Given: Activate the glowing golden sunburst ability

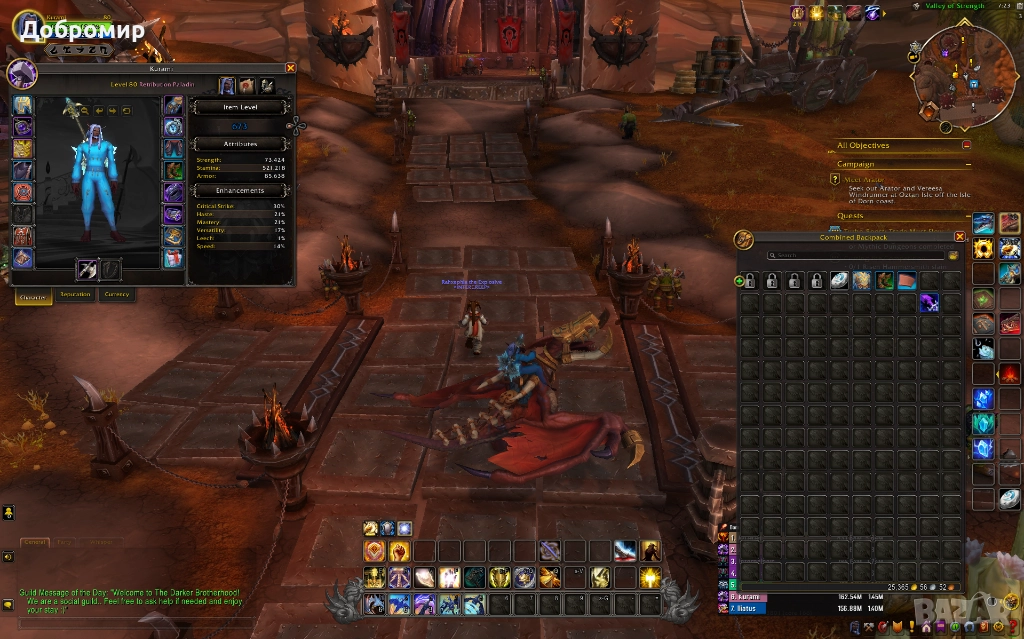Looking at the screenshot, I should pyautogui.click(x=650, y=577).
